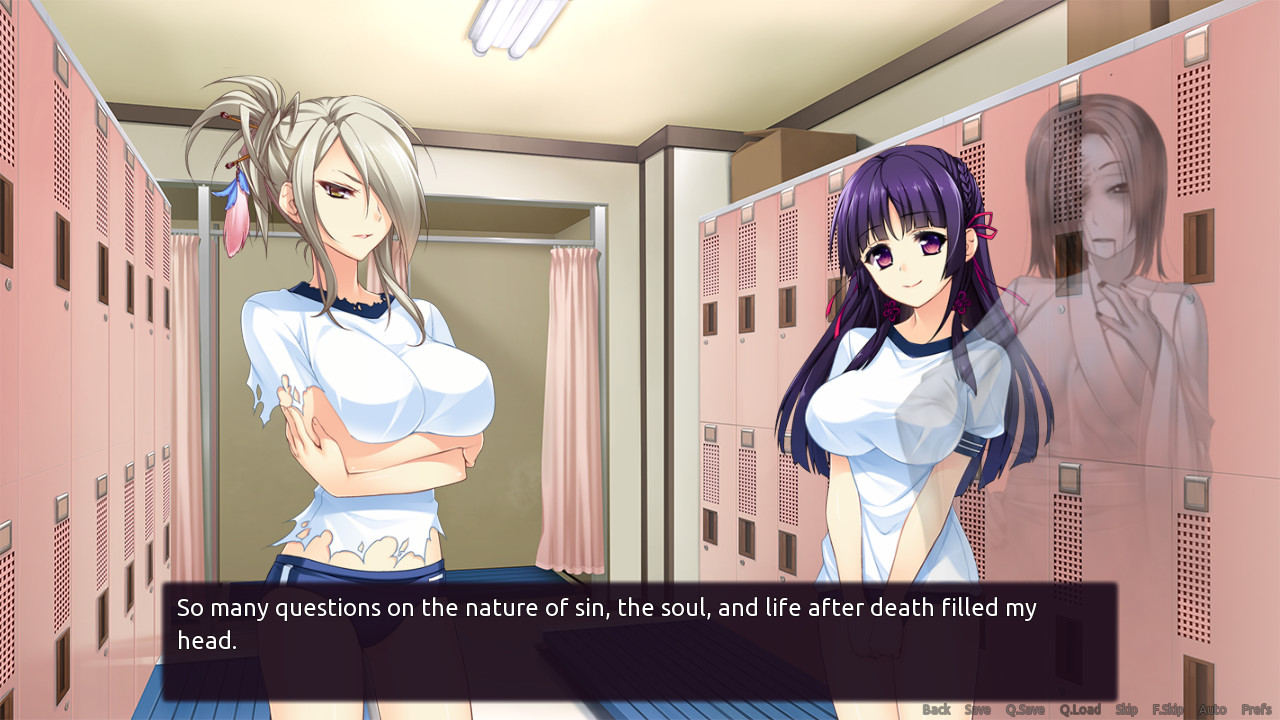Turn on Auto text advance
This screenshot has height=720, width=1280.
coord(1212,708)
